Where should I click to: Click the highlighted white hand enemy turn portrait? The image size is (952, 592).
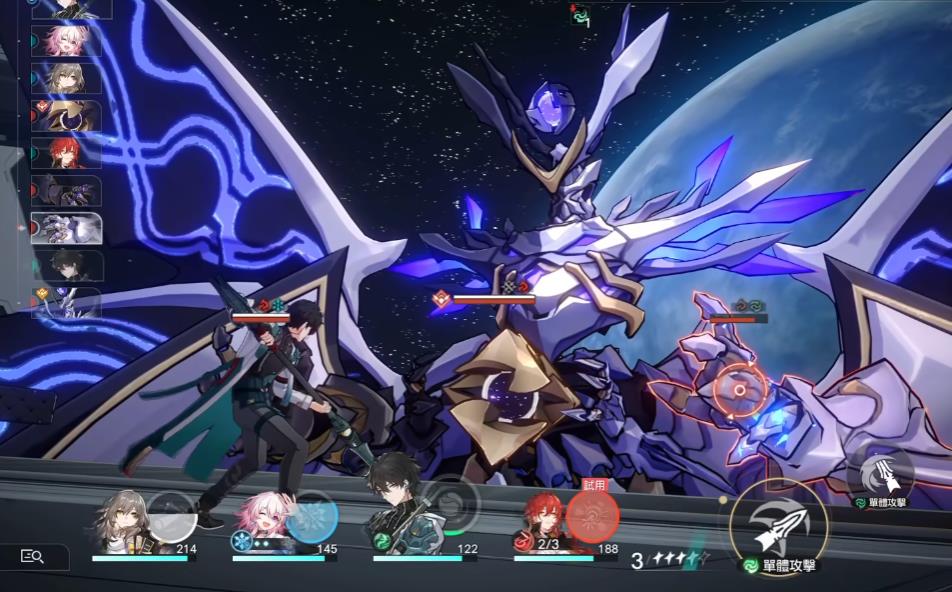coord(66,228)
